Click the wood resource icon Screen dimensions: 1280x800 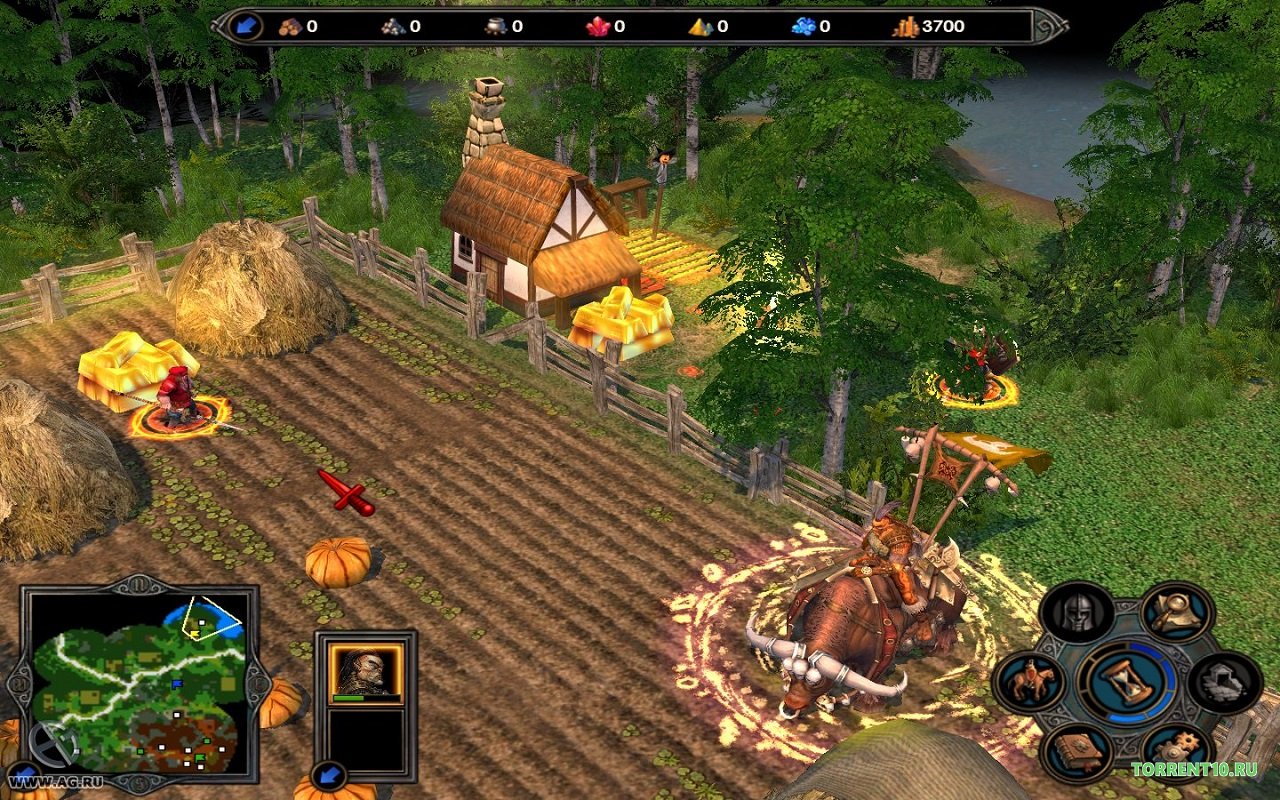(x=291, y=27)
